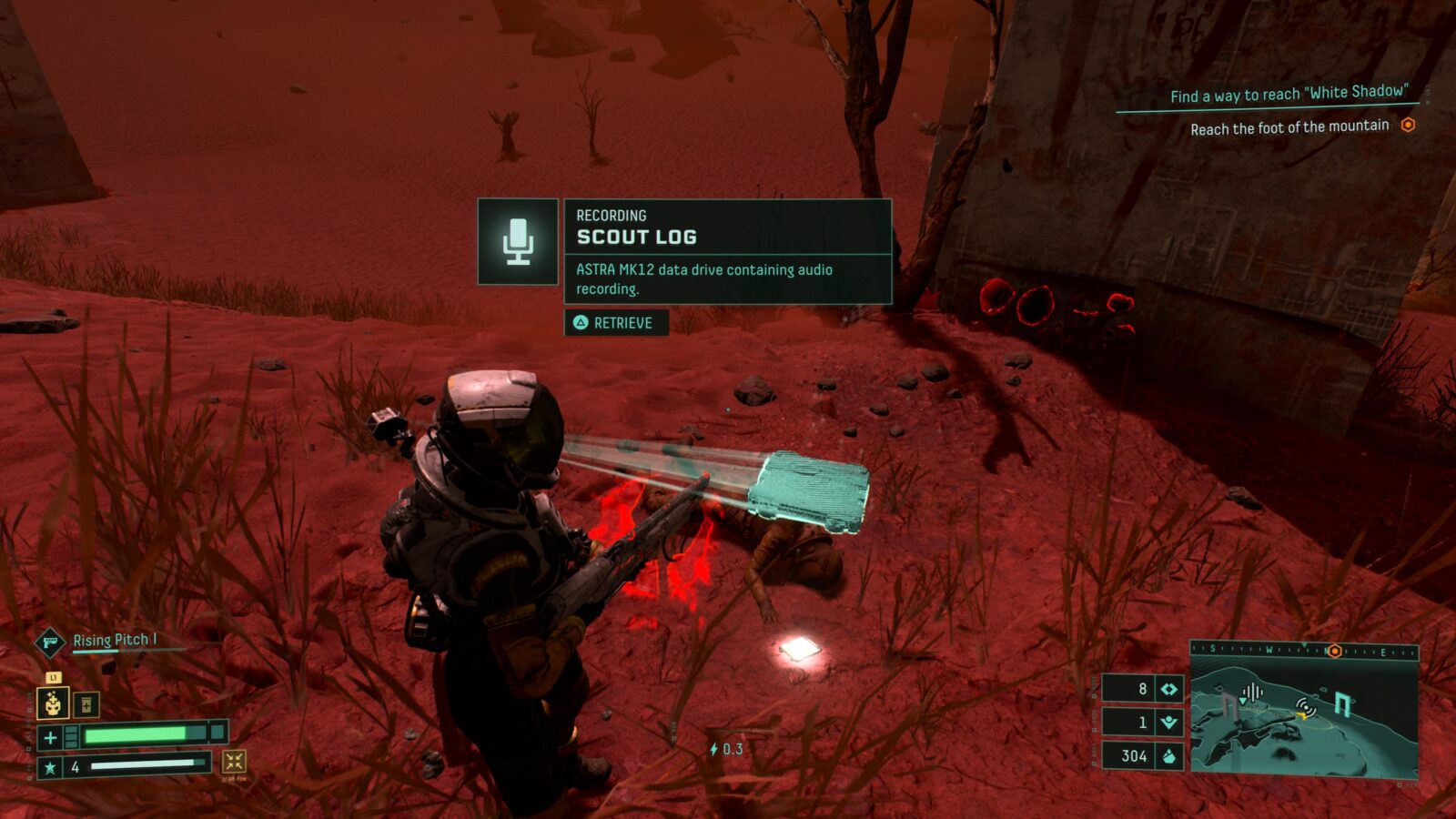
Task: Select the Rising Pitch I pistol icon
Action: (x=49, y=642)
